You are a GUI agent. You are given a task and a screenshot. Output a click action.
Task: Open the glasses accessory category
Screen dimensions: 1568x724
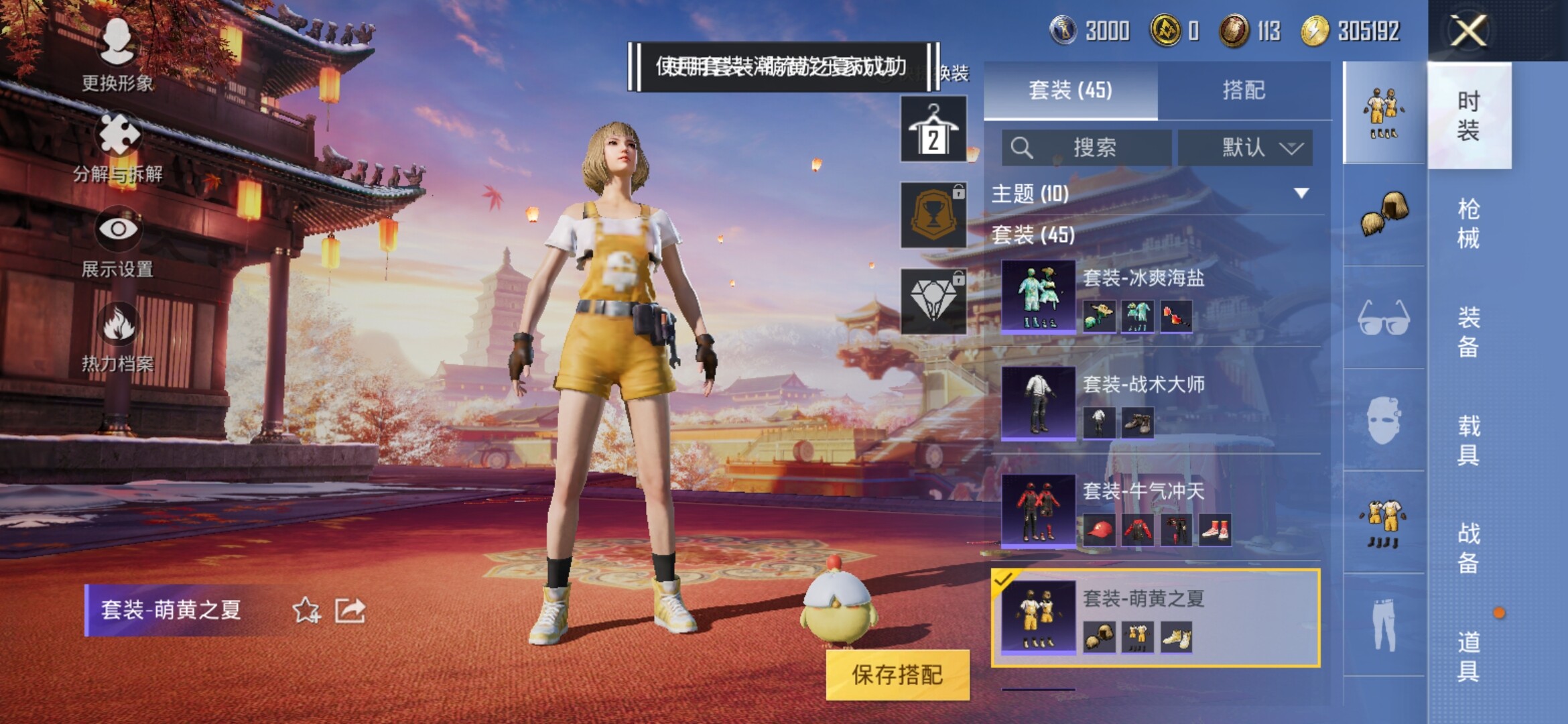pyautogui.click(x=1384, y=318)
